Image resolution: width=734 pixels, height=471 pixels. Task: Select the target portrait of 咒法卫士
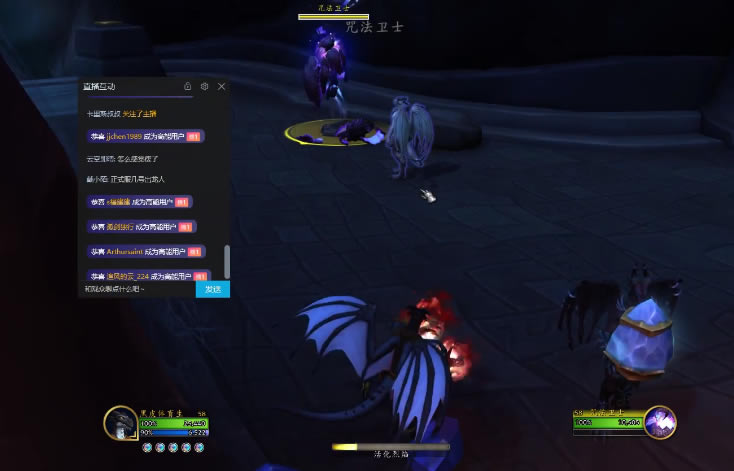(x=659, y=423)
